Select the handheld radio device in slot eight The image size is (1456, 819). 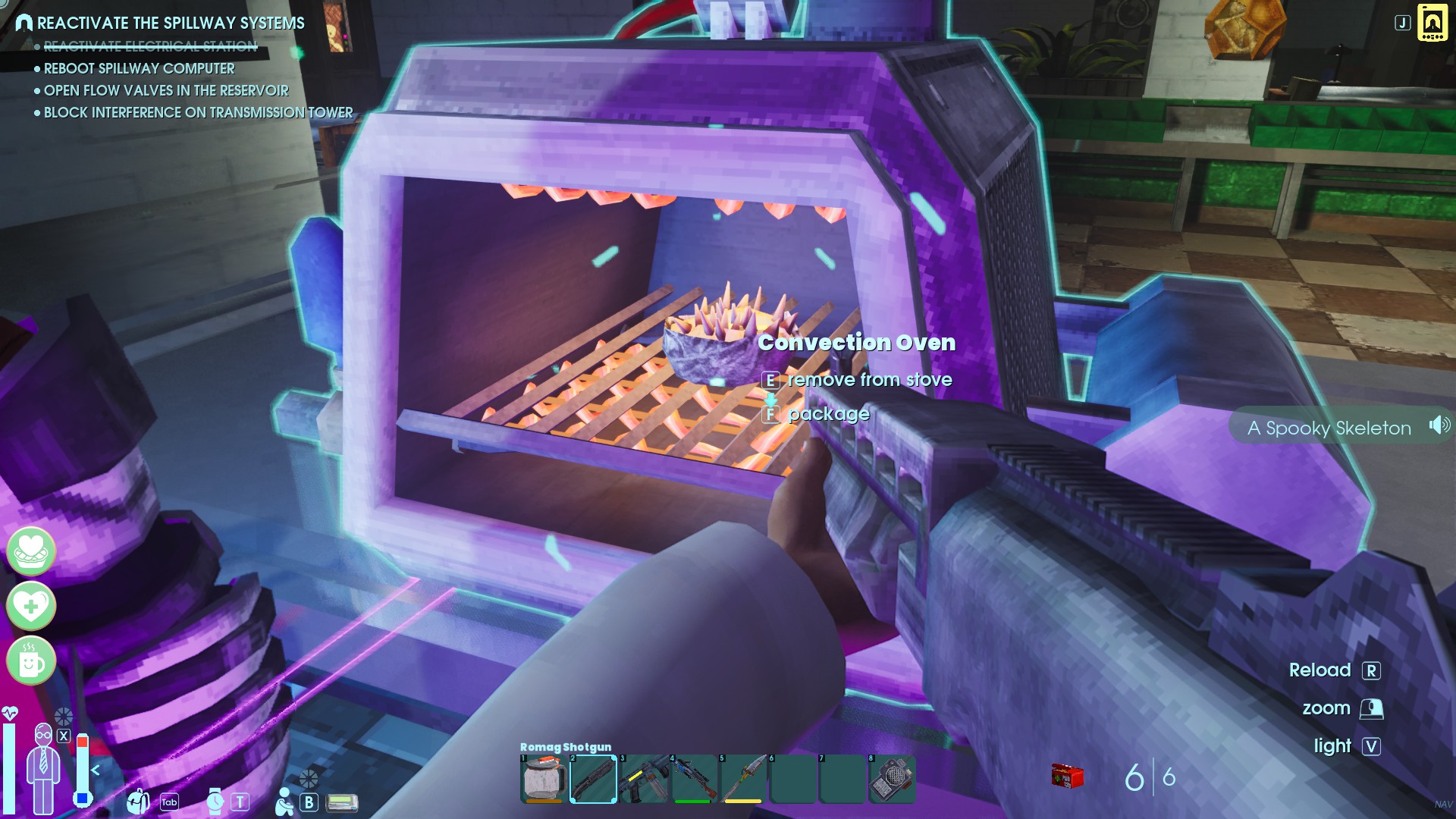(892, 778)
